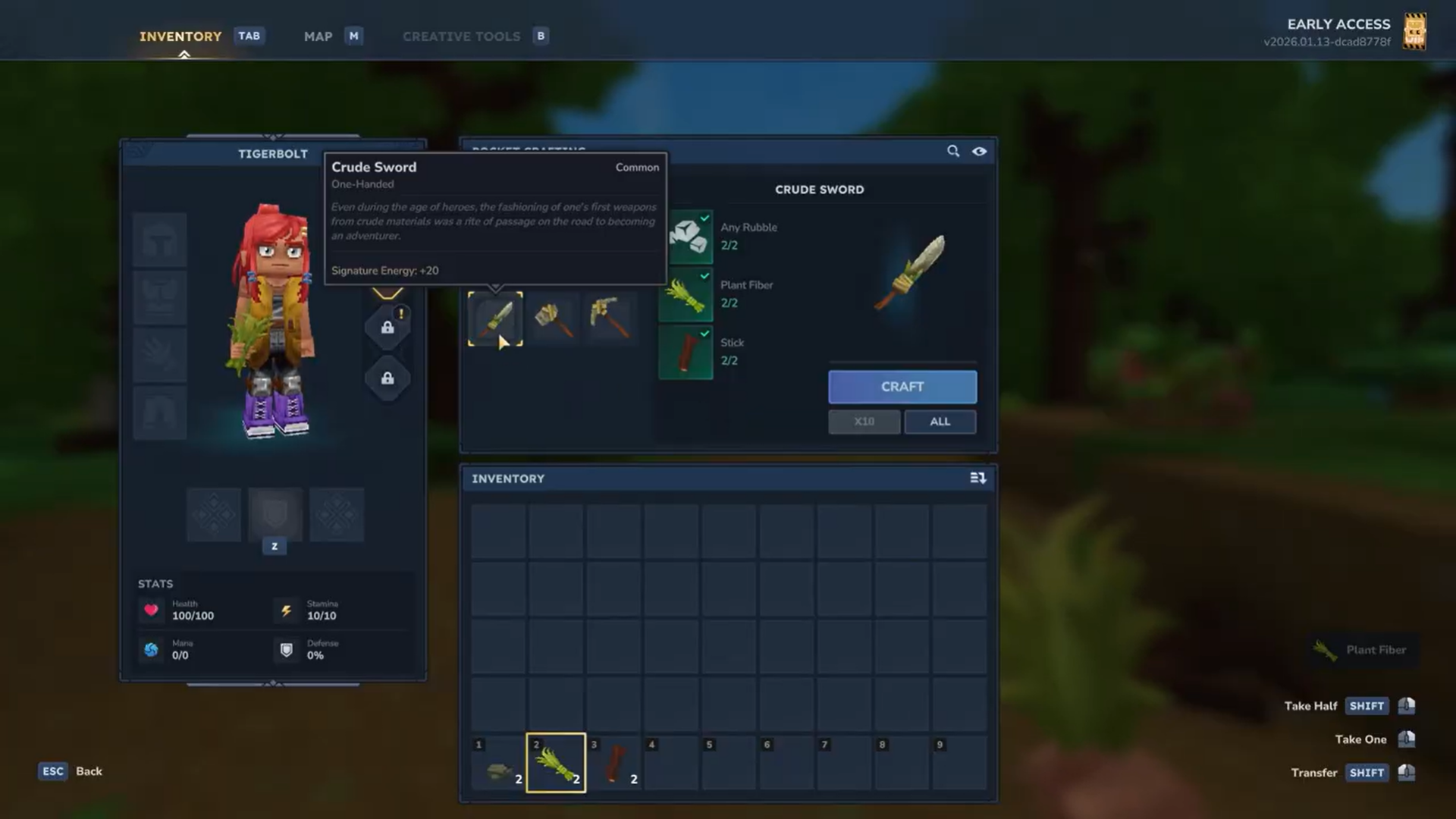Click the lower locked equipment slot
Screen dimensions: 1456x819
click(388, 378)
